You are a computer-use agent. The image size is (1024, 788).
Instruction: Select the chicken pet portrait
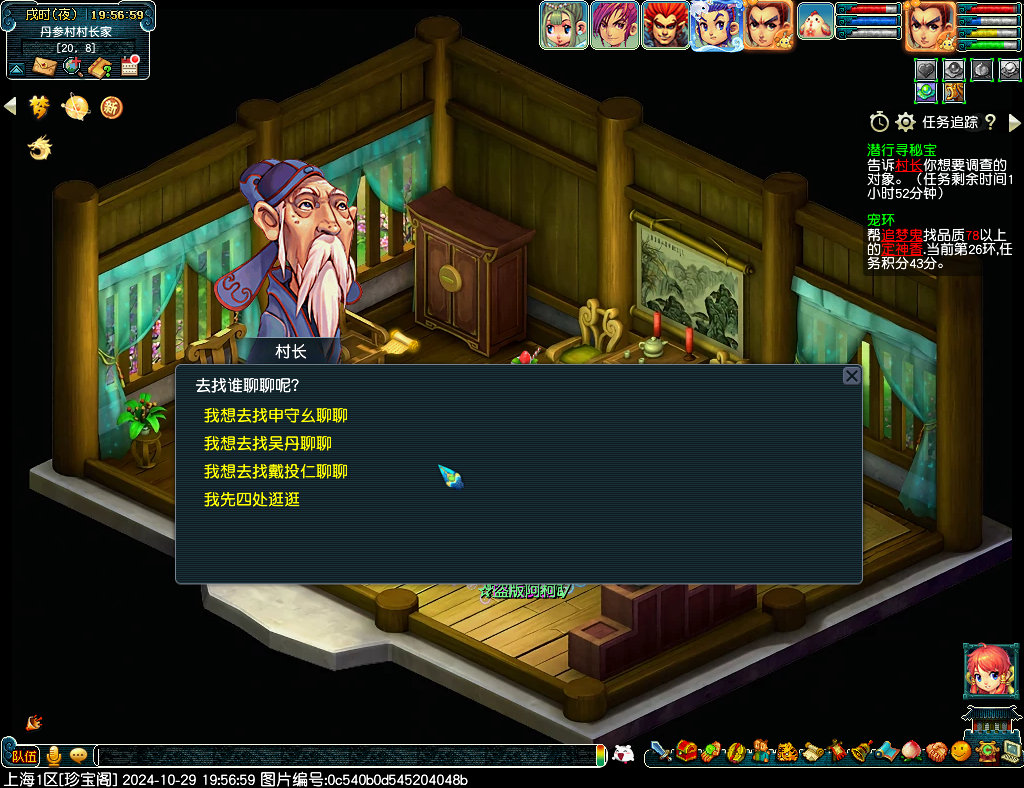click(x=815, y=22)
